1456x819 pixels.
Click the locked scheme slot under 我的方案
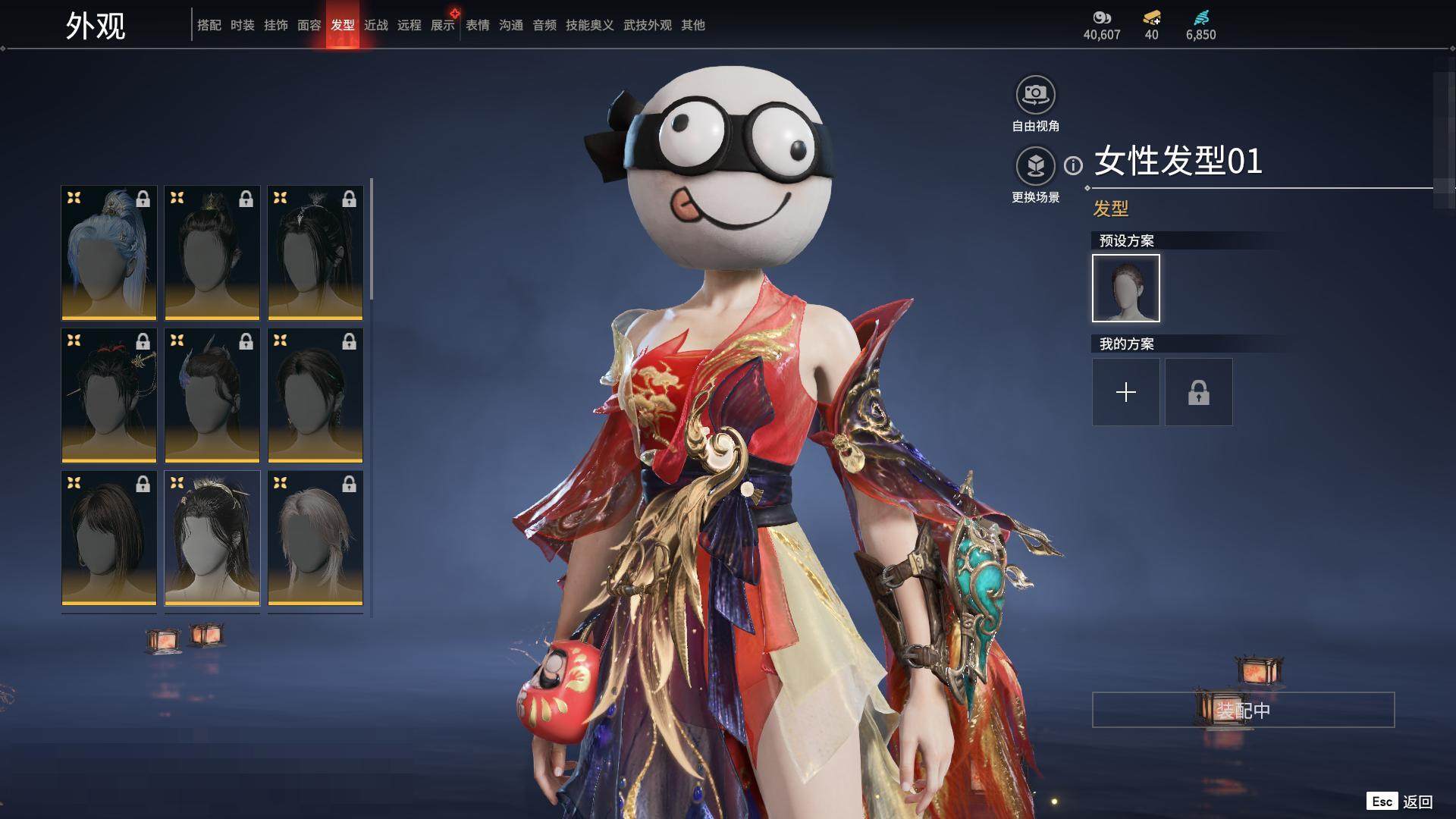(x=1198, y=392)
